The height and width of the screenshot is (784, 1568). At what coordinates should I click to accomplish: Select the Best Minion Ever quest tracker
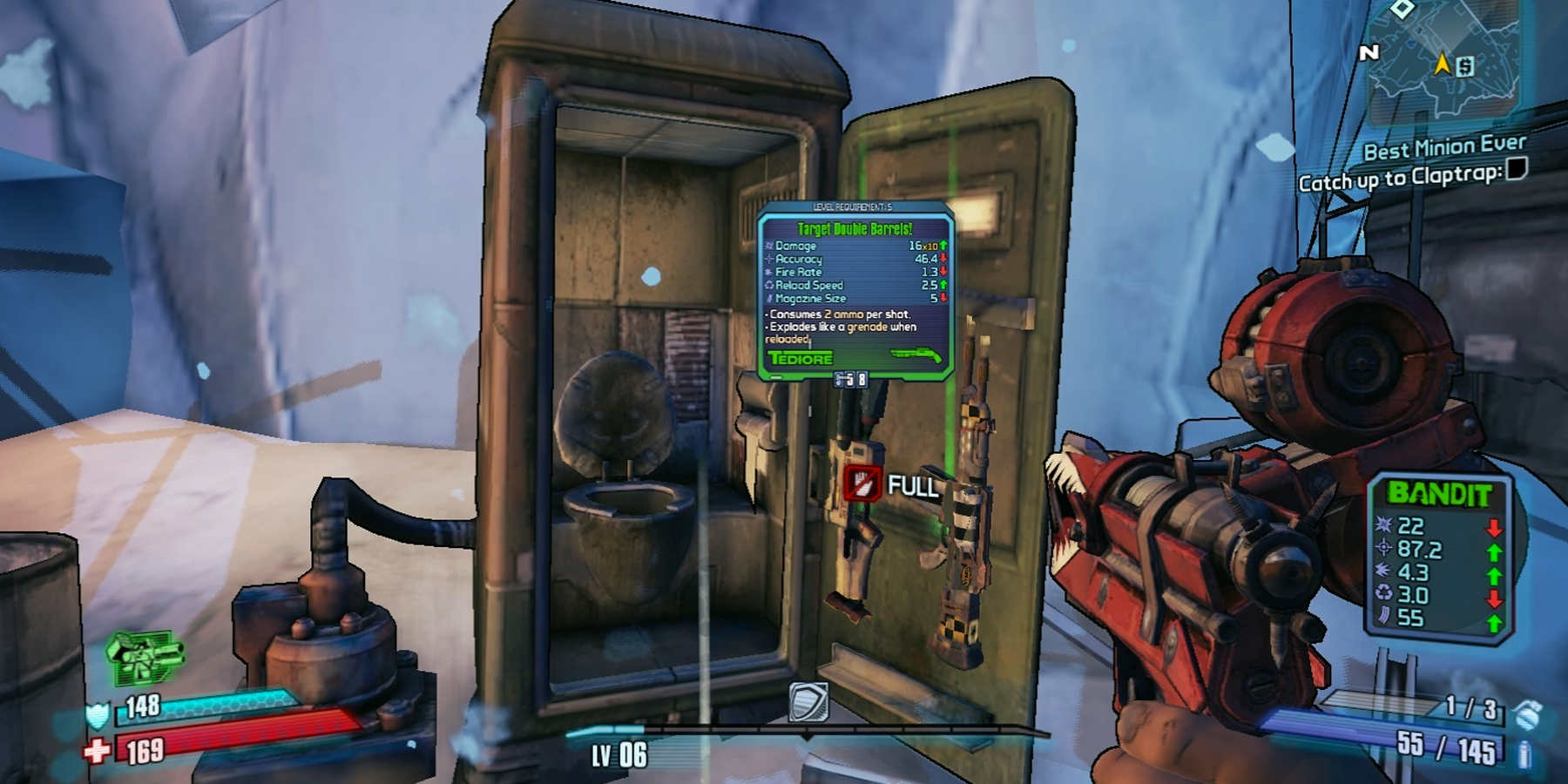1444,146
